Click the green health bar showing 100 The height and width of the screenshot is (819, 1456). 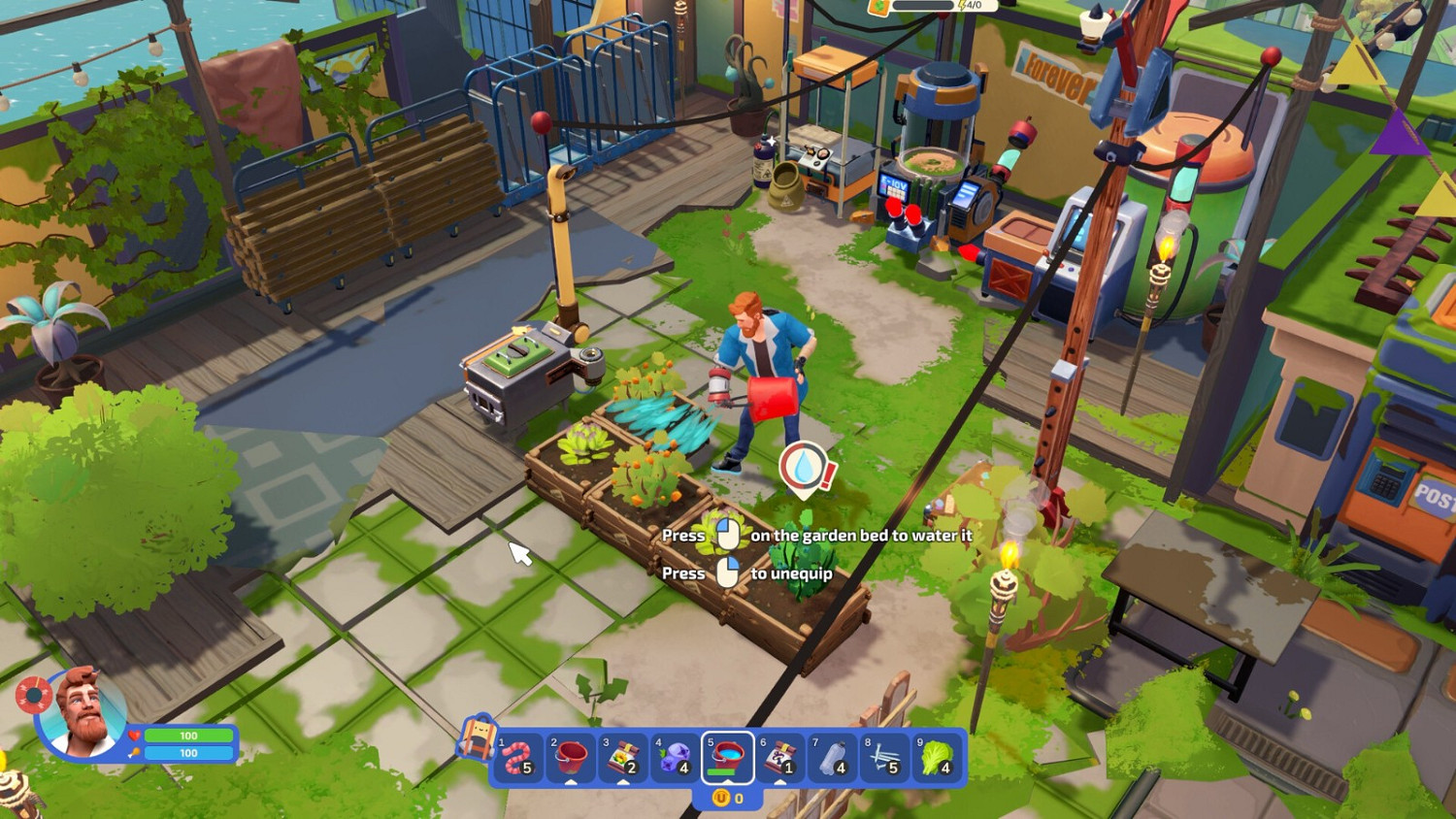[187, 737]
